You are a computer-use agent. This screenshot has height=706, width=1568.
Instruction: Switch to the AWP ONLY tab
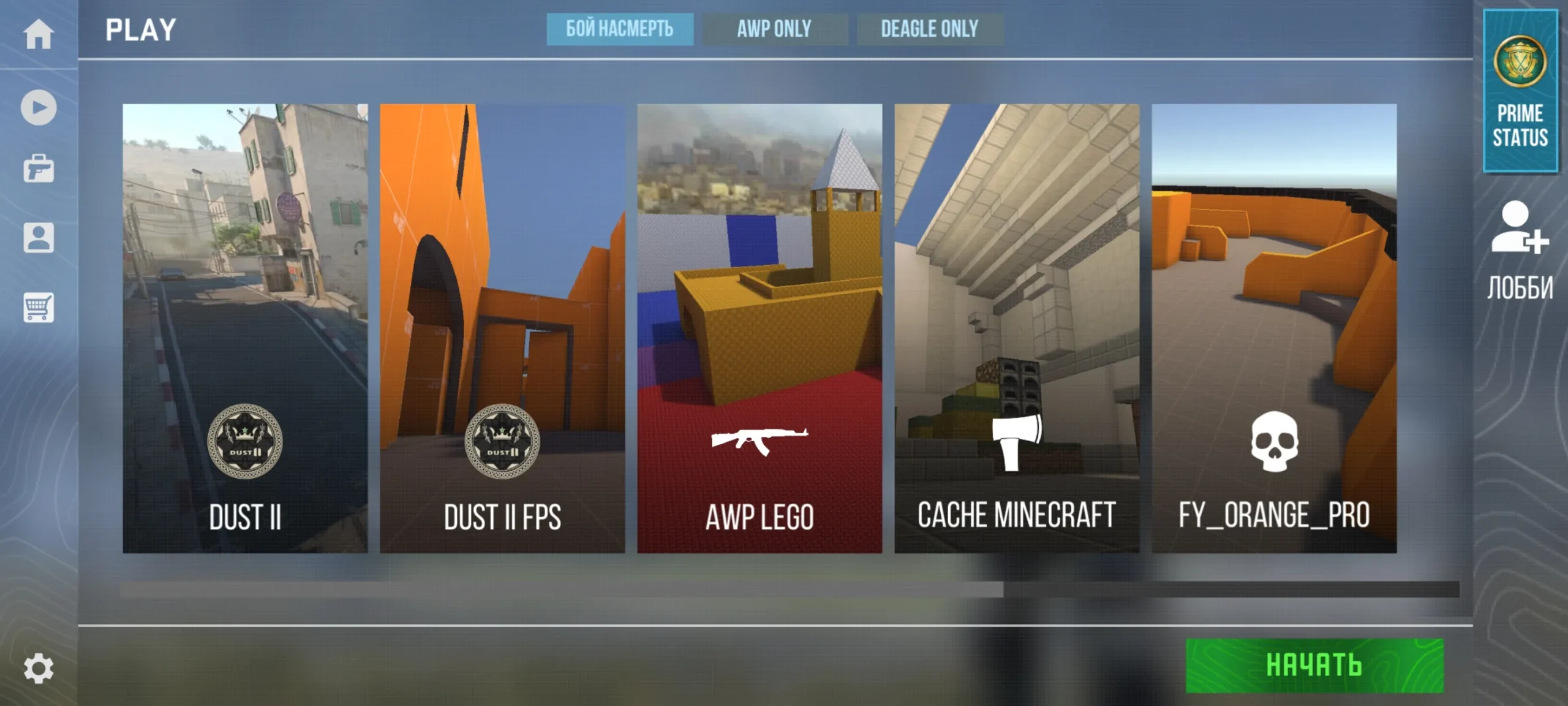[774, 29]
